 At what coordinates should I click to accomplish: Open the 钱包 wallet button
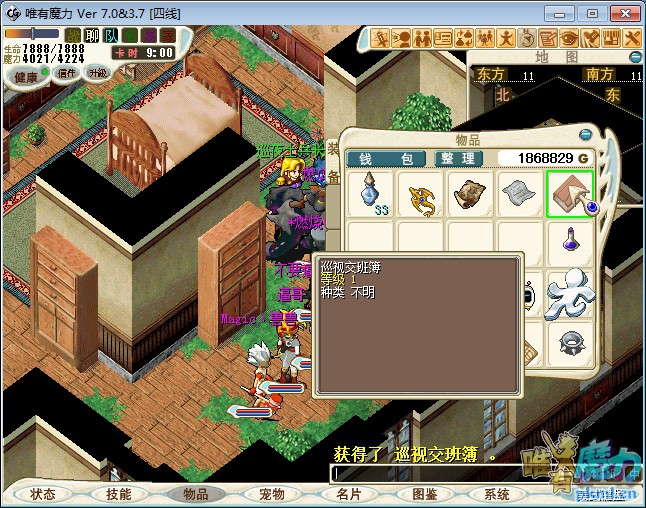tap(385, 158)
